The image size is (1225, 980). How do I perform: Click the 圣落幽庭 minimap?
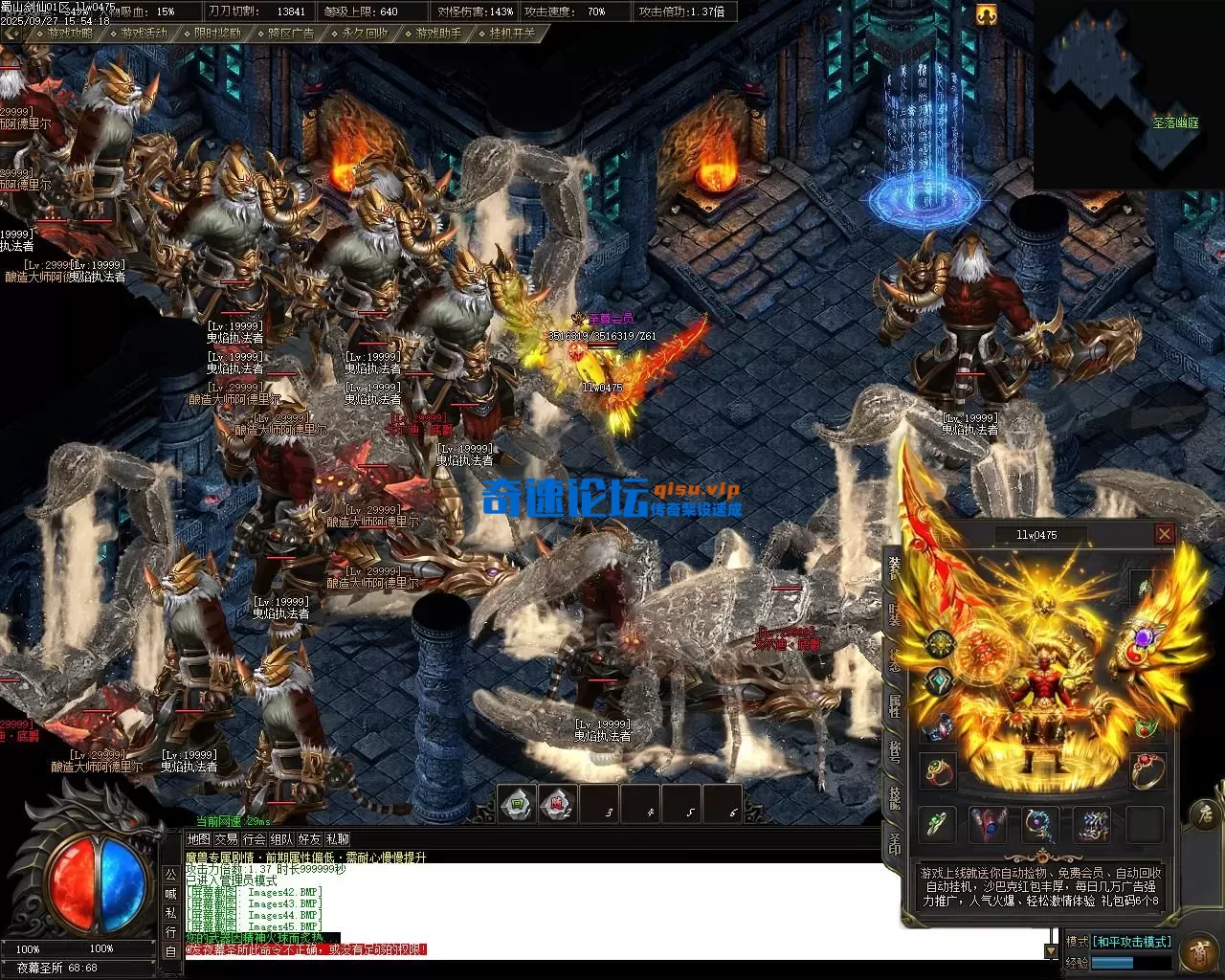tap(1129, 94)
